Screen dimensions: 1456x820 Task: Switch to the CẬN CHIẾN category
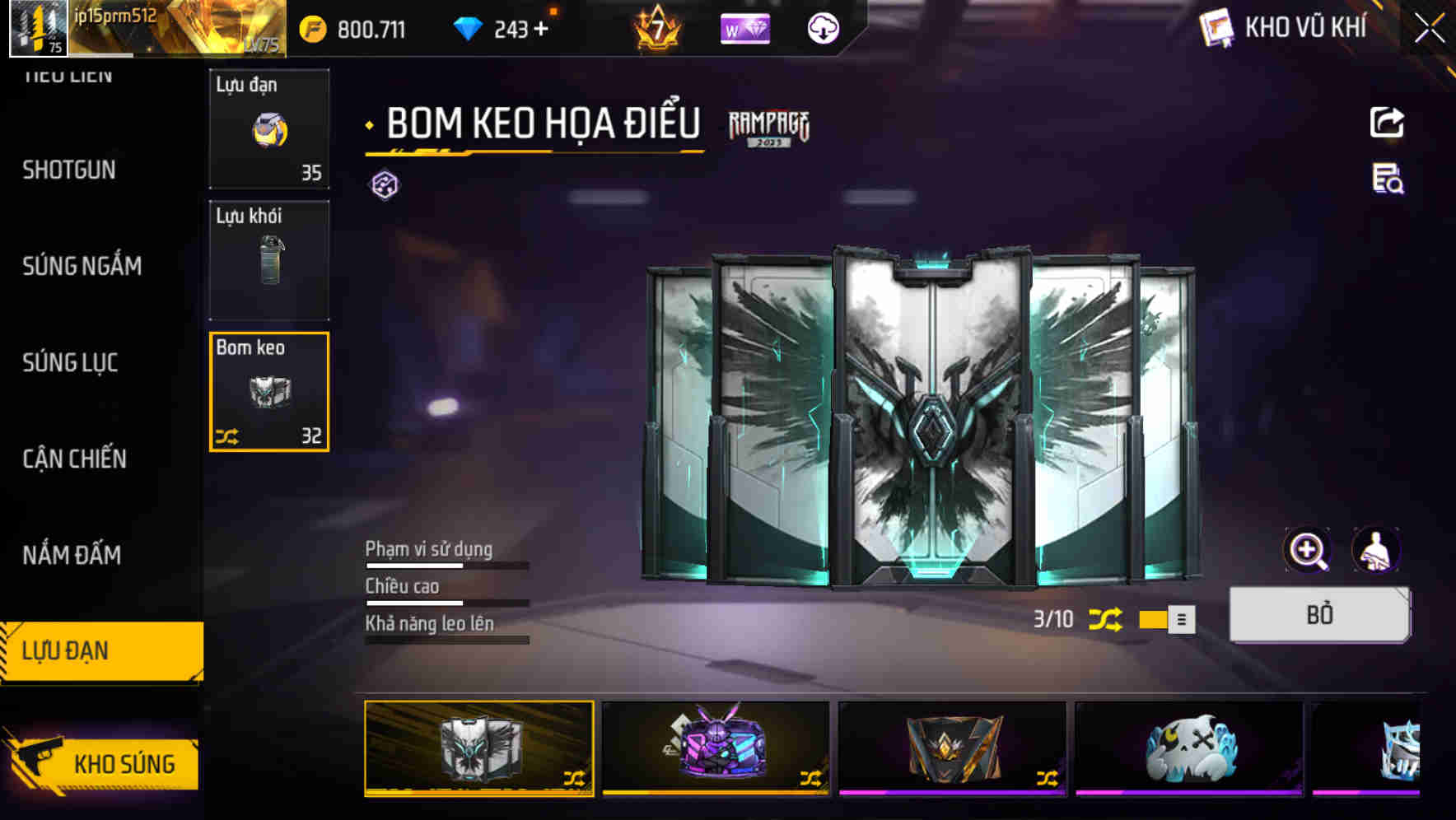(73, 459)
